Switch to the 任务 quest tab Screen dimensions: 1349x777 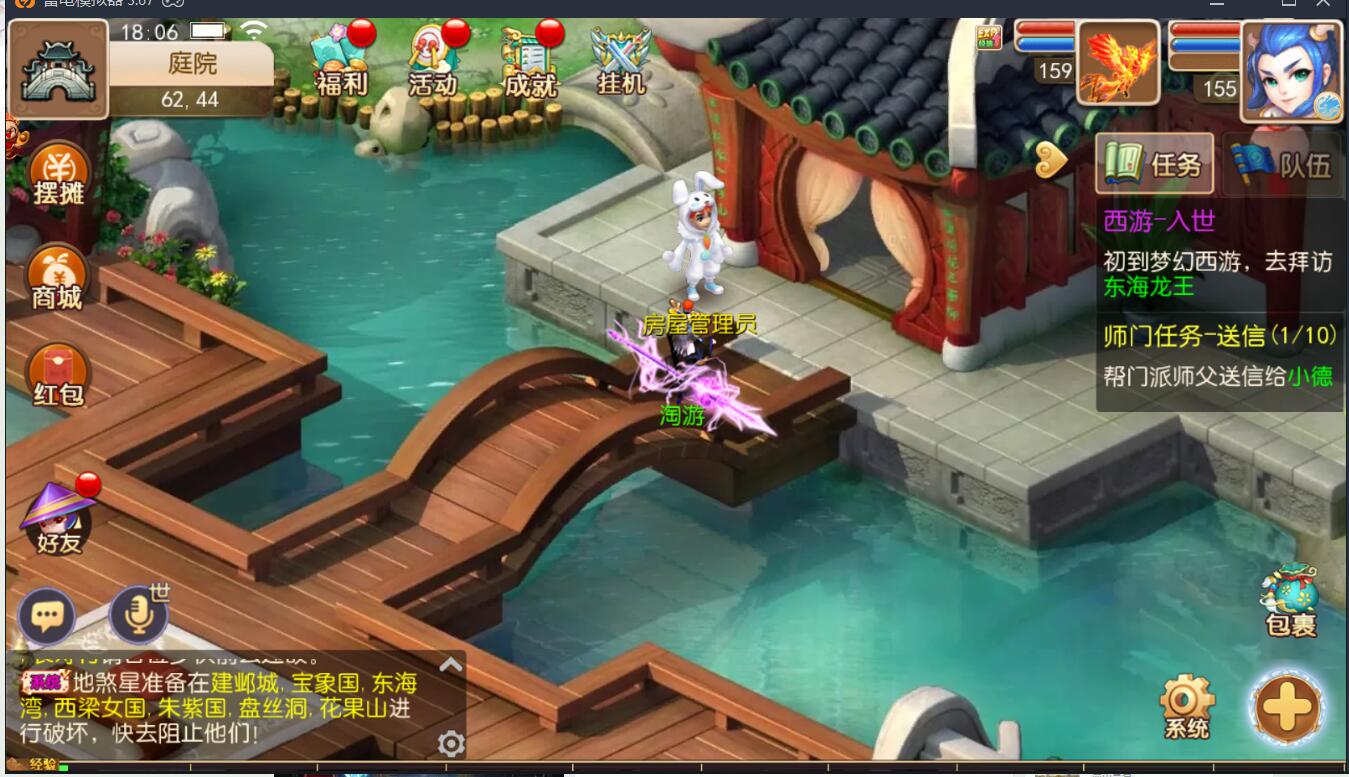[1155, 163]
